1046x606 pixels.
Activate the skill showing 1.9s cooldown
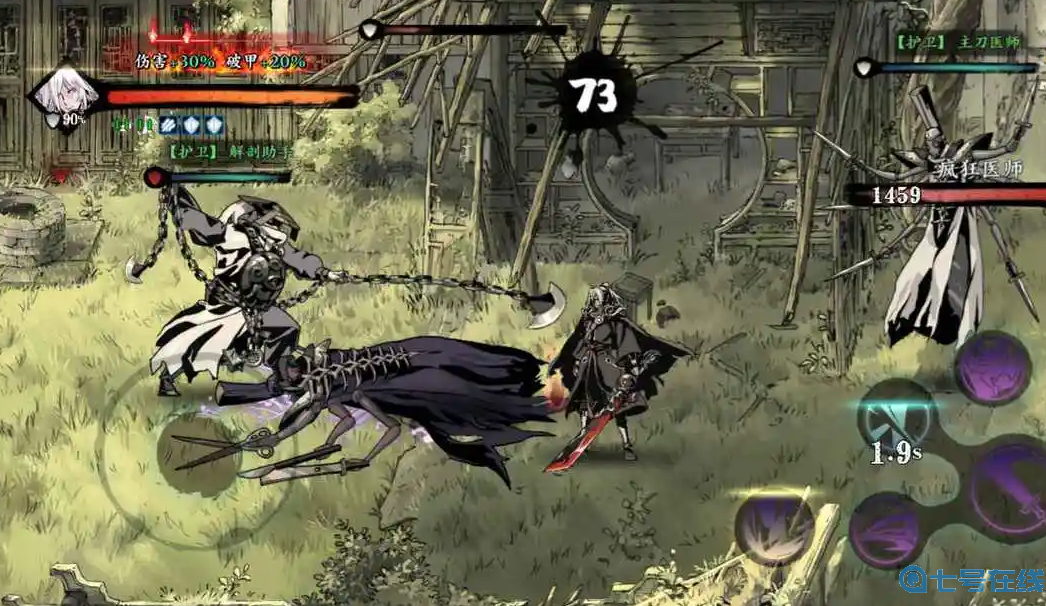click(896, 418)
